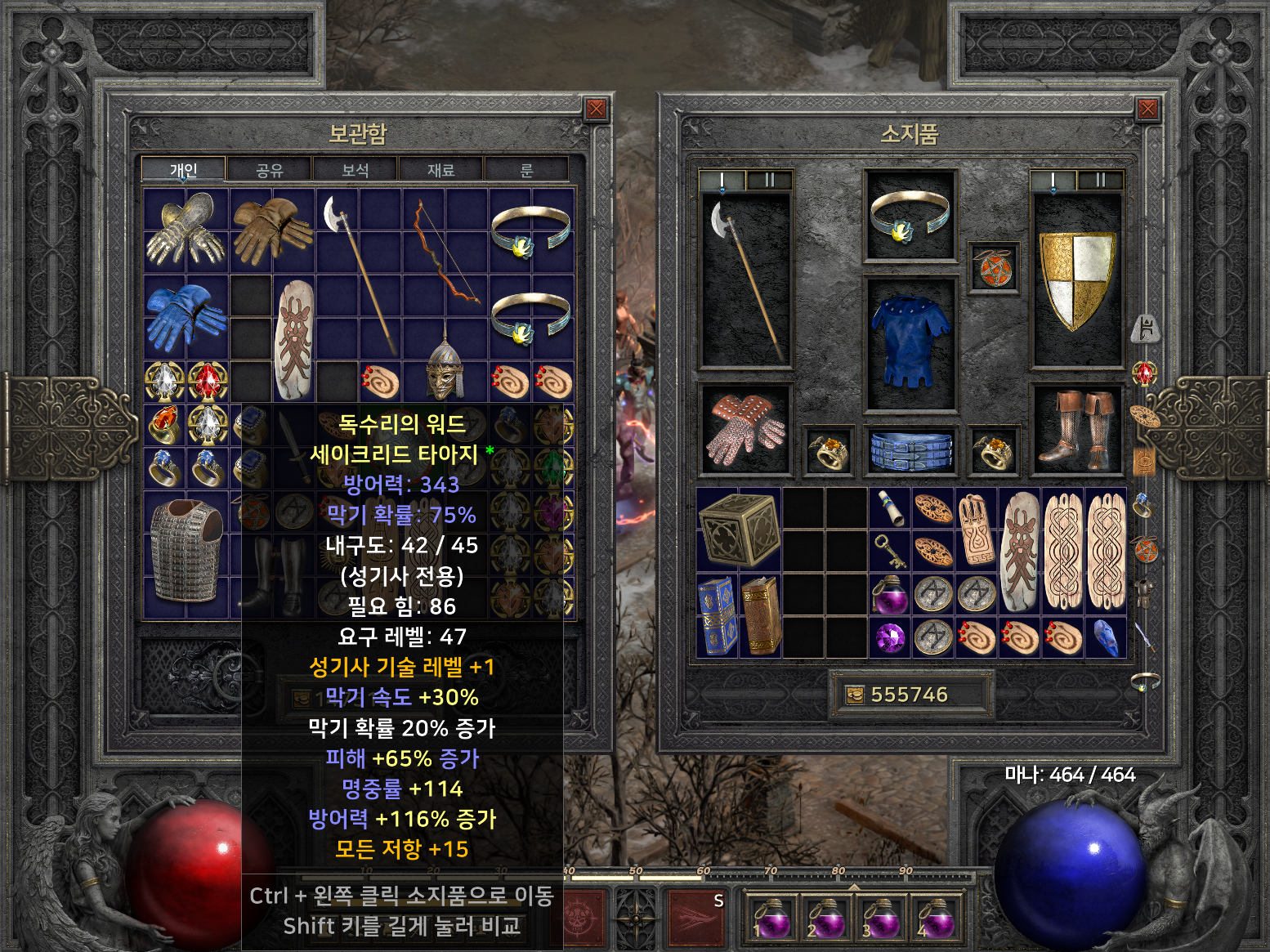Select the equipped belt
Screen dimensions: 1270x952
pyautogui.click(x=910, y=451)
